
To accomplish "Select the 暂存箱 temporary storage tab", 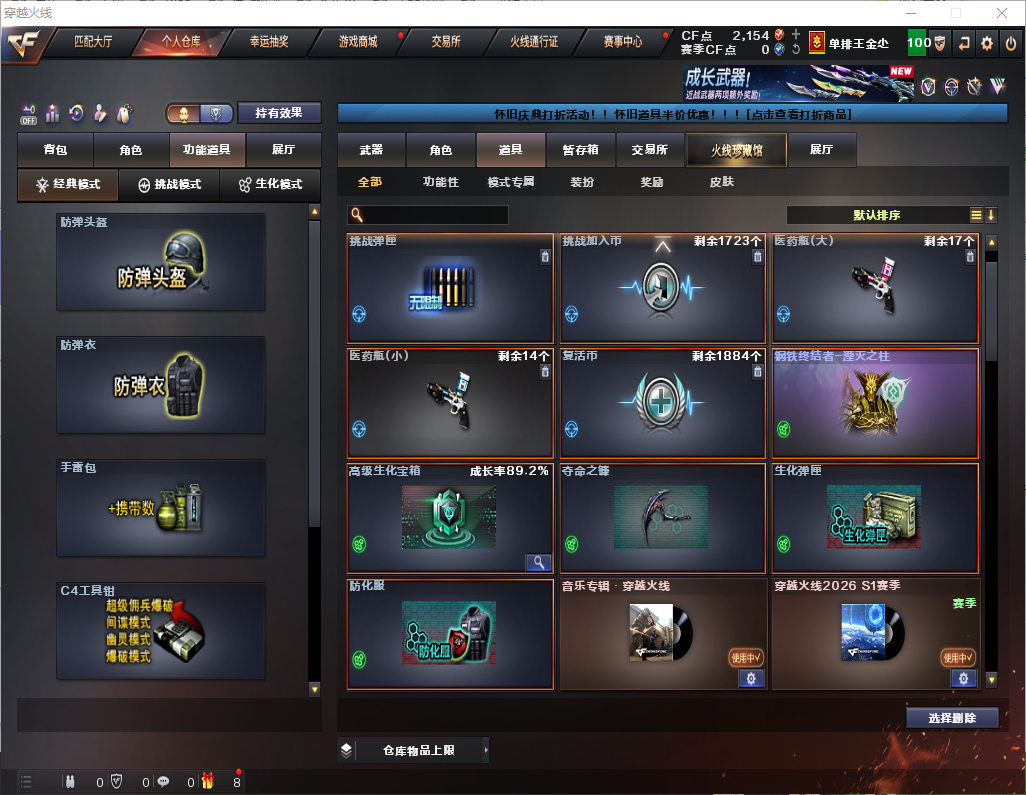I will (580, 150).
